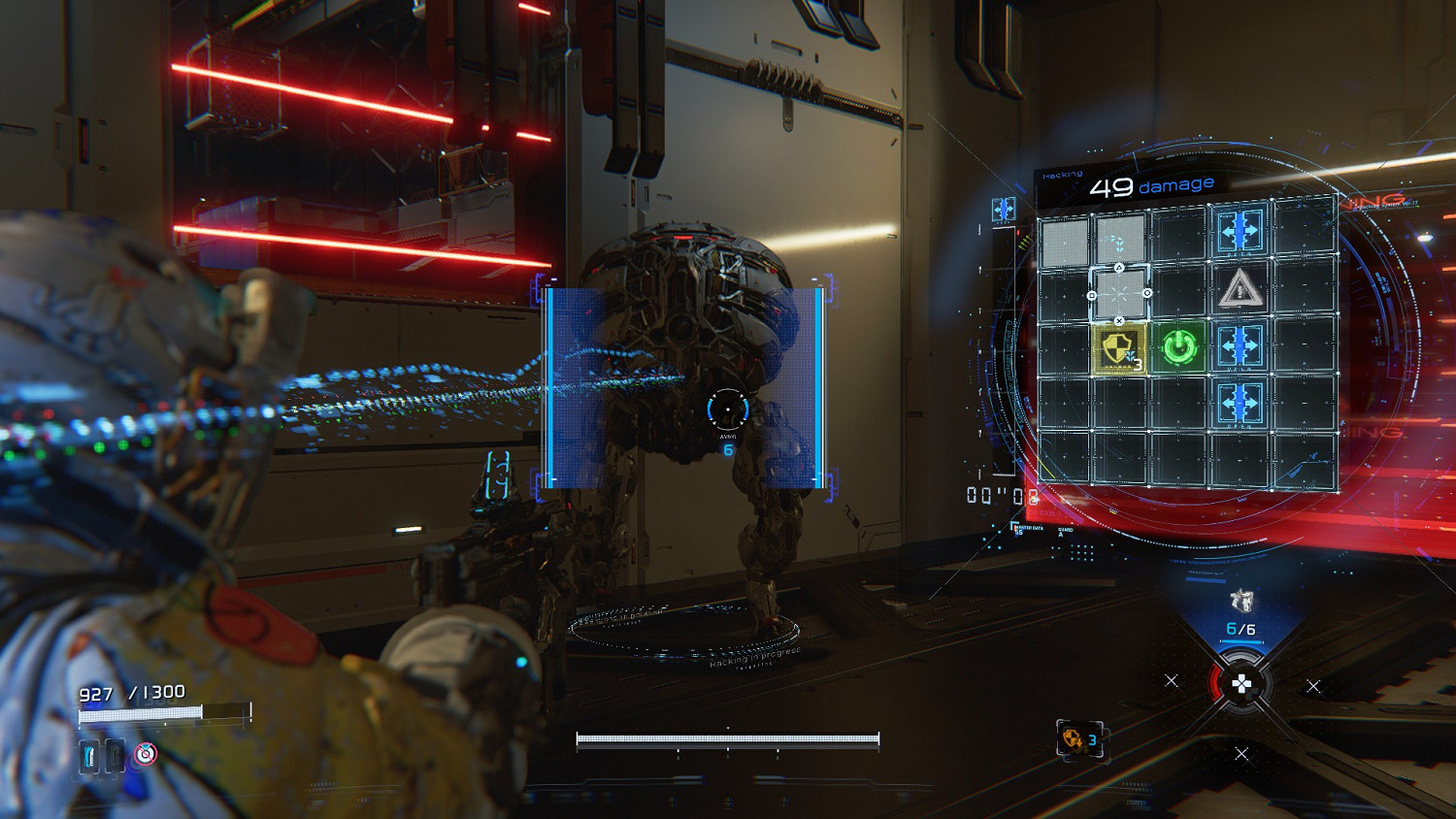
Task: Click the equipped weapon icon above 6/6
Action: point(1241,602)
